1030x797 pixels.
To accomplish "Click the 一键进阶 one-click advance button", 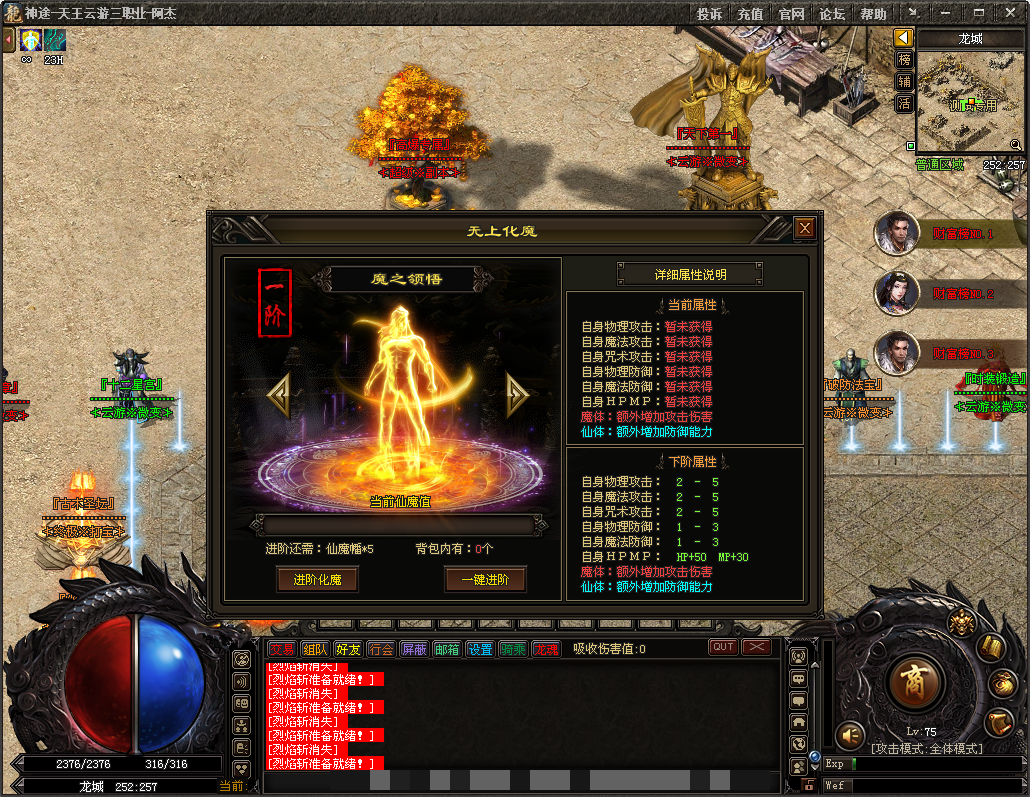I will pyautogui.click(x=485, y=580).
